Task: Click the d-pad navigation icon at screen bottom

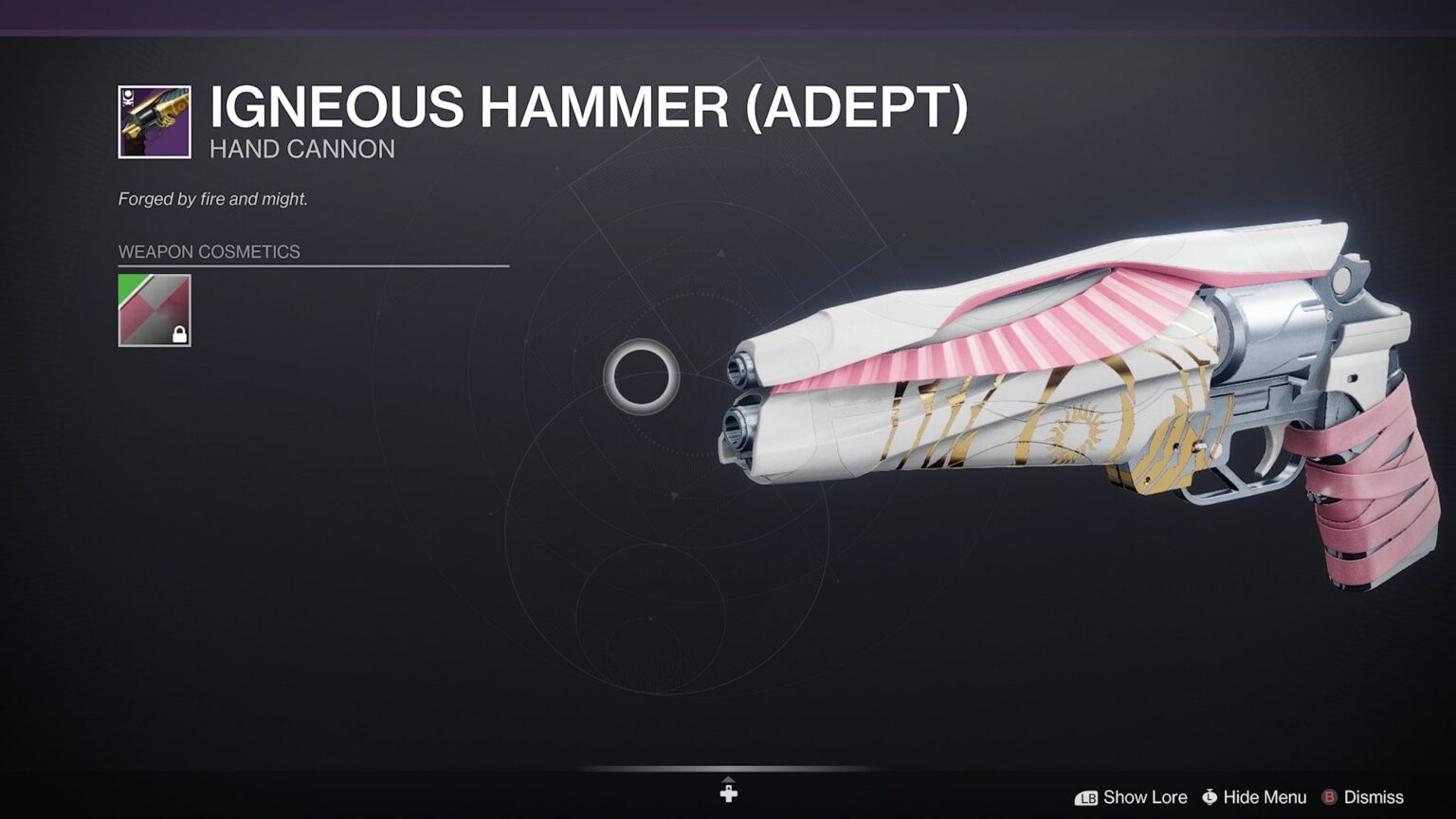Action: 728,790
